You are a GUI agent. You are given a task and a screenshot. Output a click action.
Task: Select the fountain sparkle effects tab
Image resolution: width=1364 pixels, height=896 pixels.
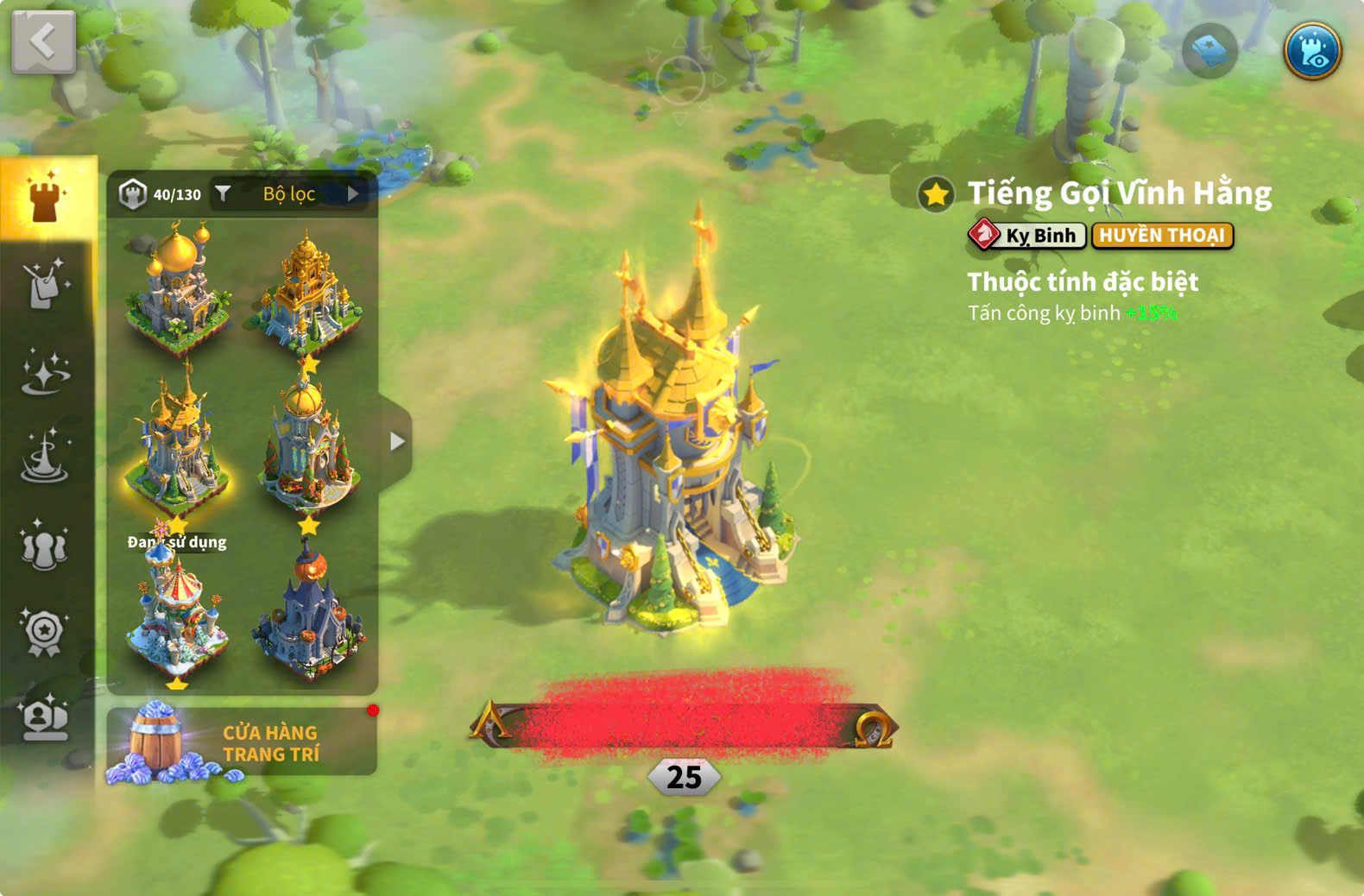pyautogui.click(x=45, y=457)
